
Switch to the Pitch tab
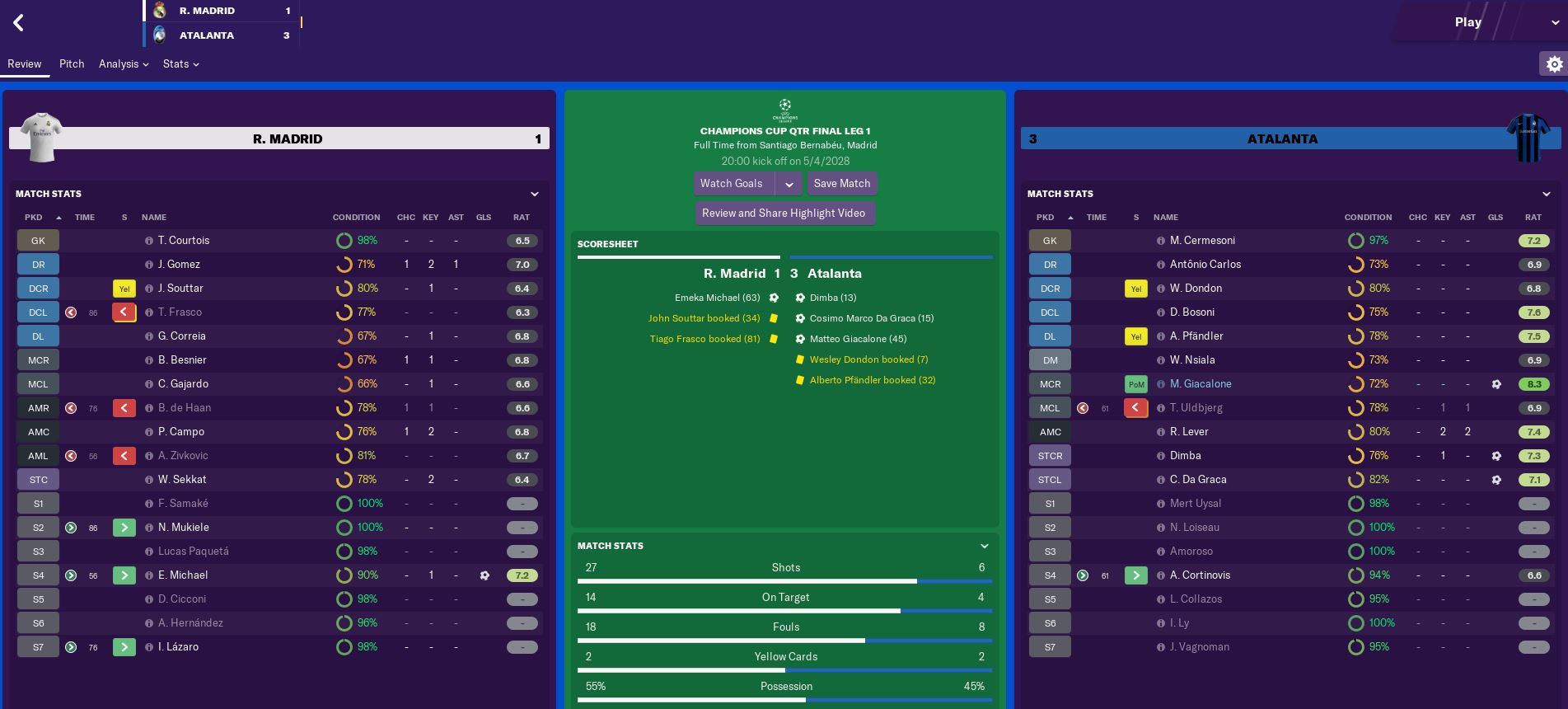(72, 63)
